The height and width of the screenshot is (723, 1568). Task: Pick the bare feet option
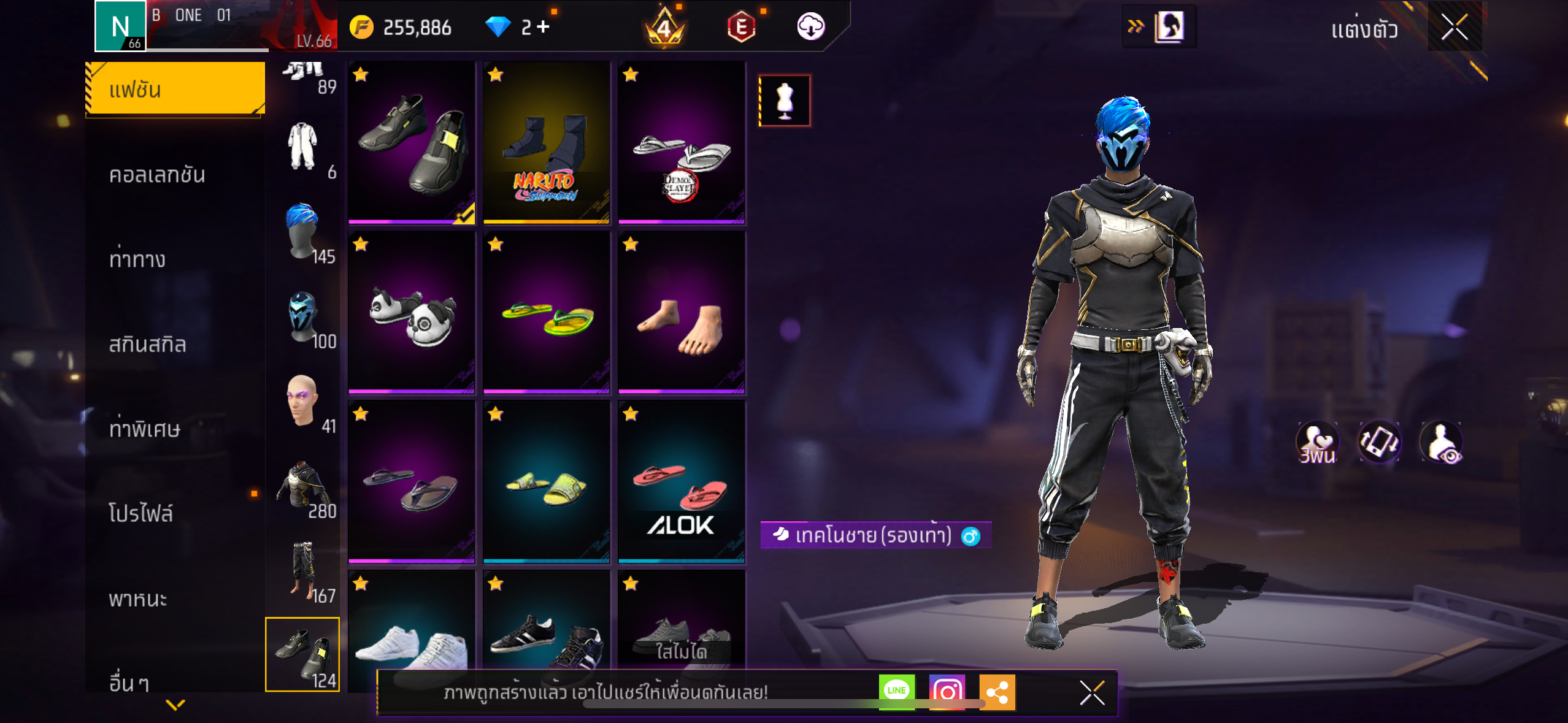681,312
